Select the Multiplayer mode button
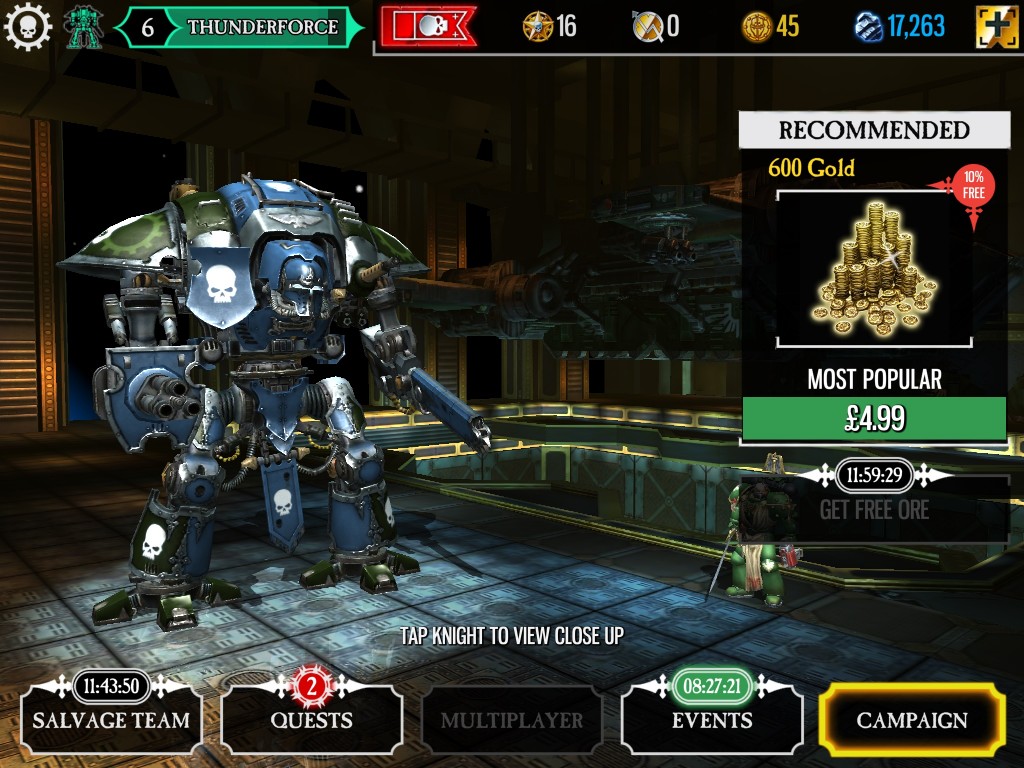1024x768 pixels. [511, 720]
